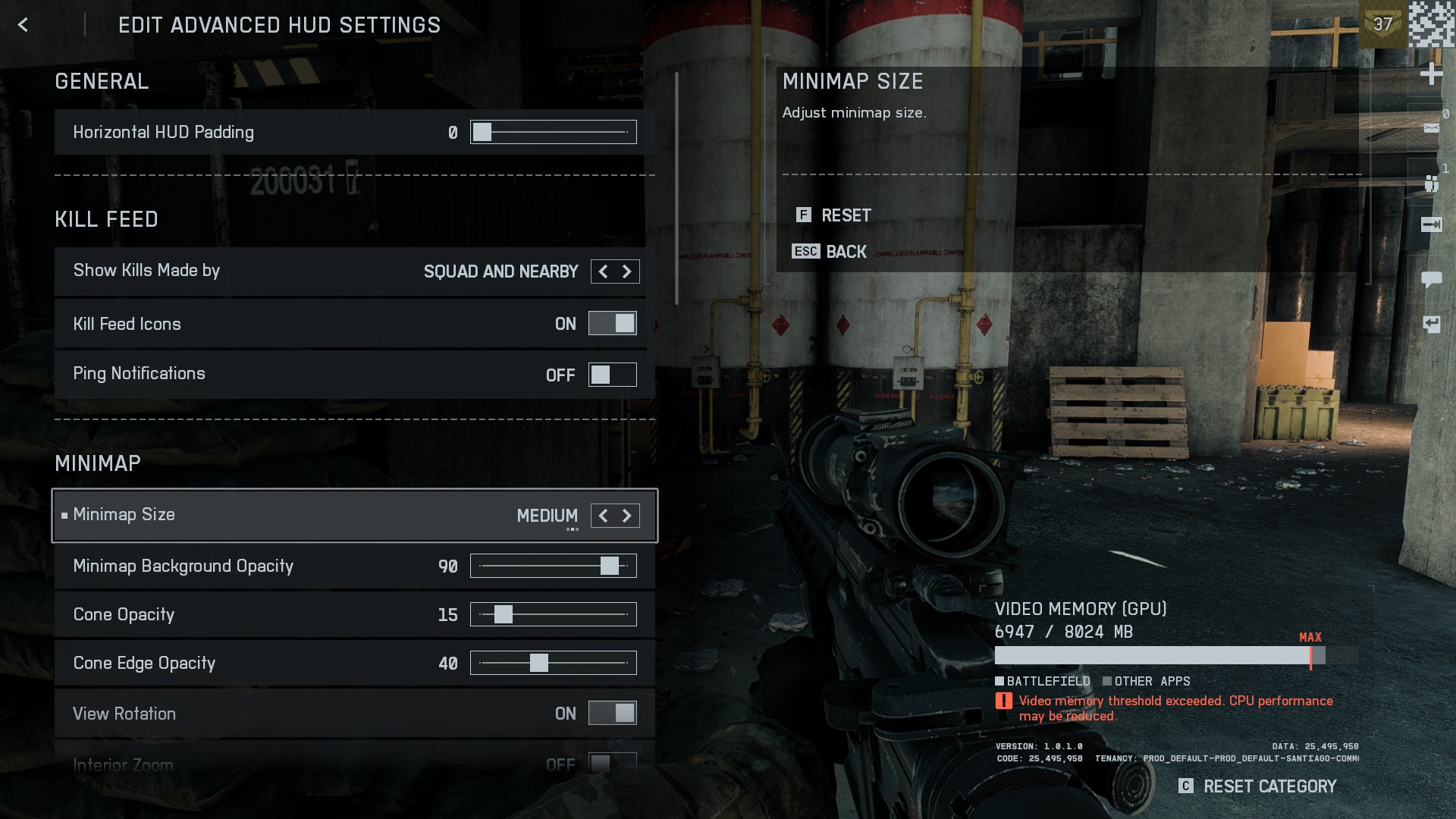Open the squad members icon

coord(1431,183)
